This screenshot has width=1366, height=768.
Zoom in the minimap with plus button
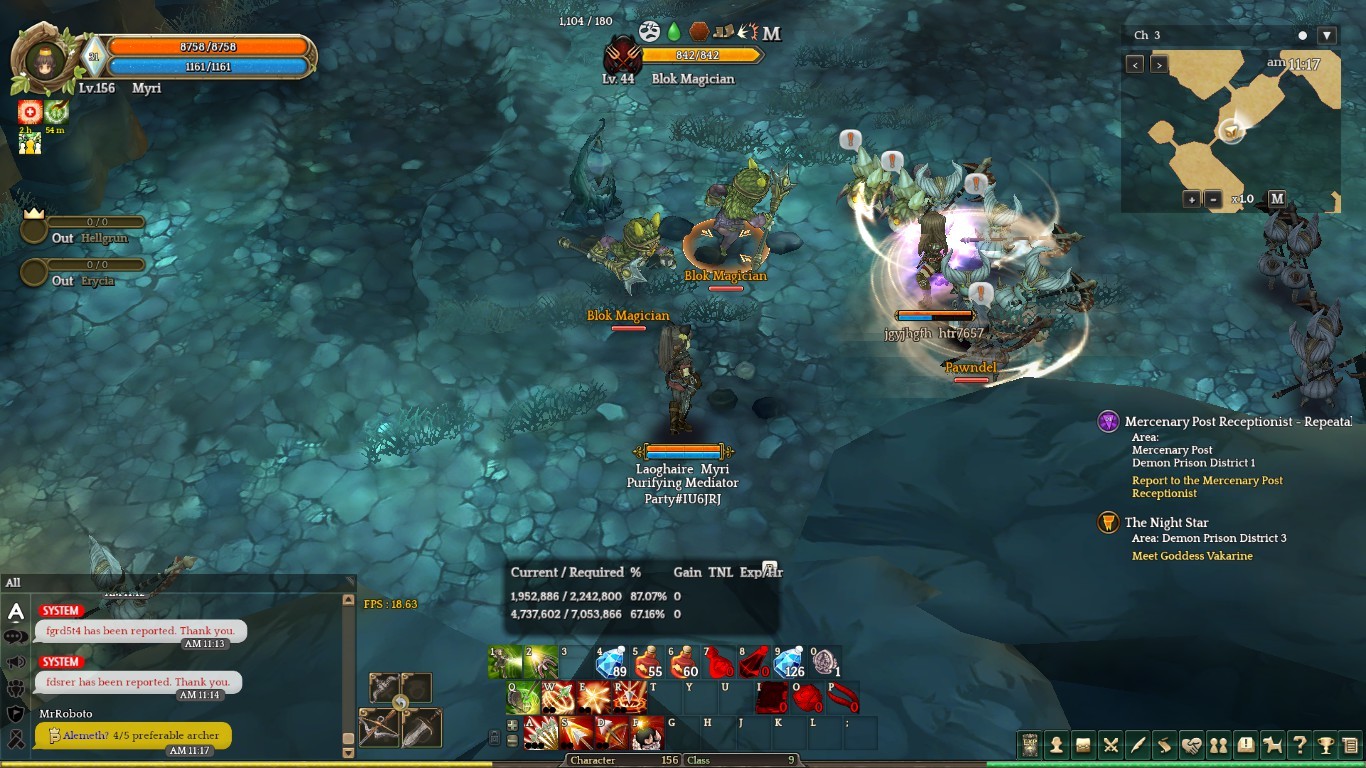(x=1192, y=199)
